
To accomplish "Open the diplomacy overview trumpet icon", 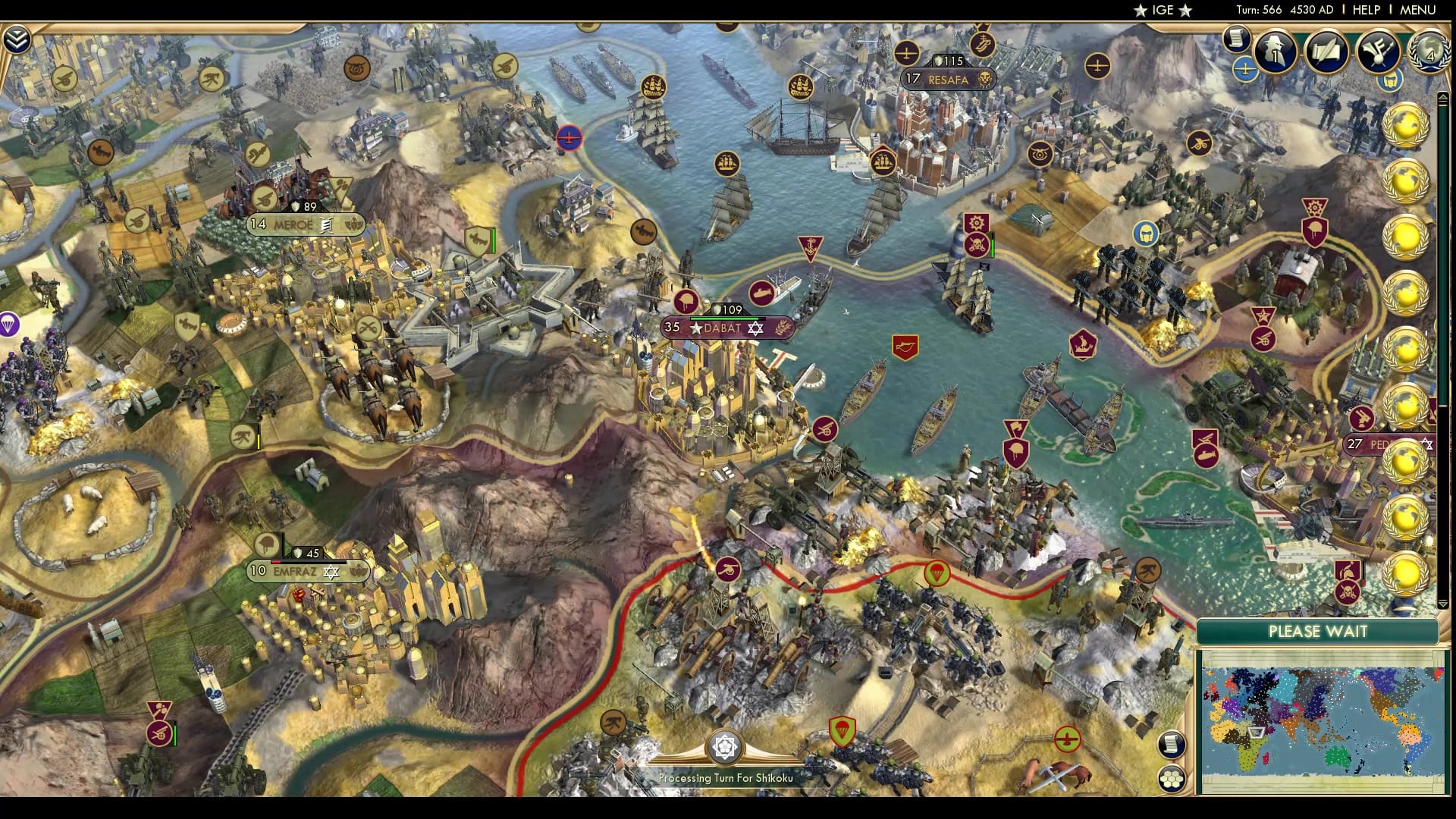I will (1378, 52).
